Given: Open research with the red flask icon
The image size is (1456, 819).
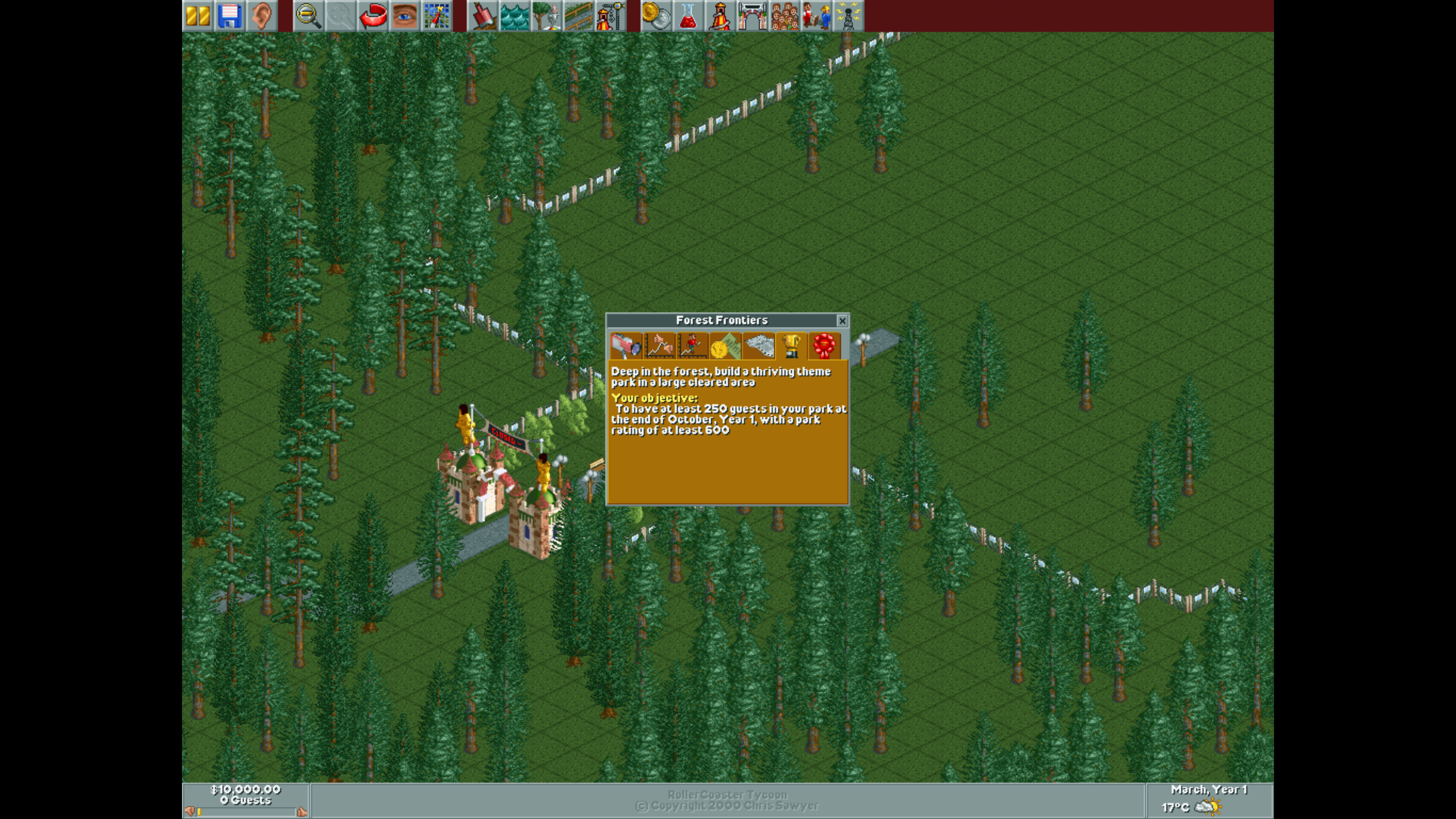Looking at the screenshot, I should (688, 16).
